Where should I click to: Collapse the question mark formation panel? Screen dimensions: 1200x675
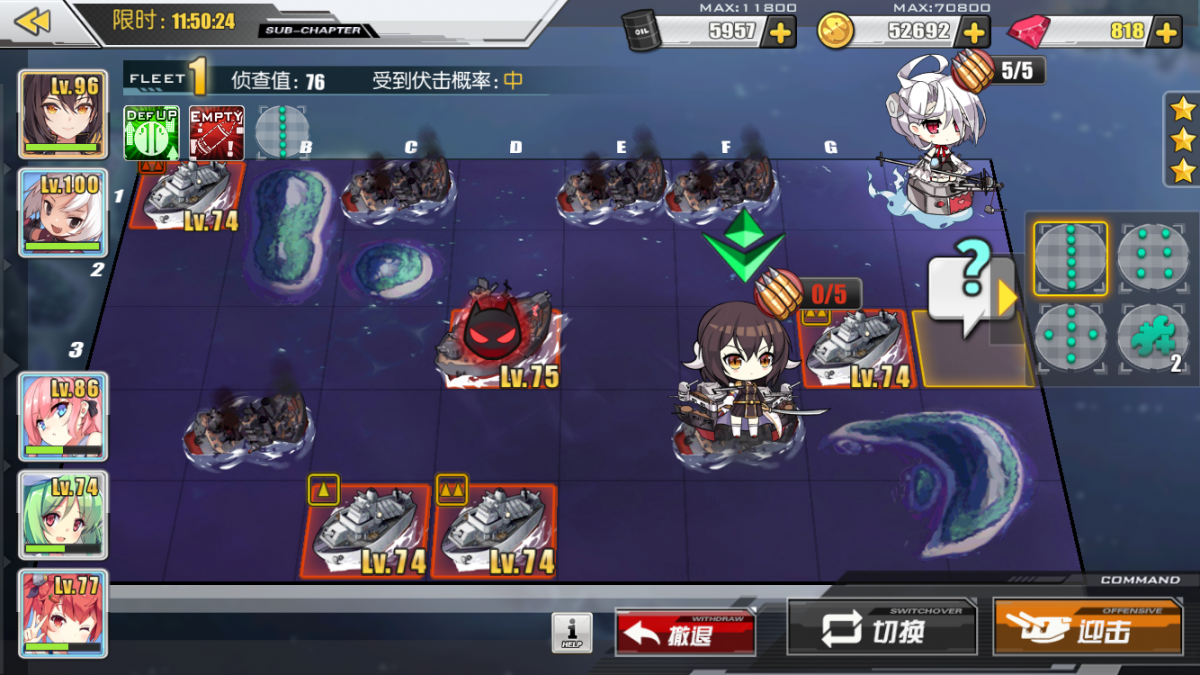(1006, 297)
